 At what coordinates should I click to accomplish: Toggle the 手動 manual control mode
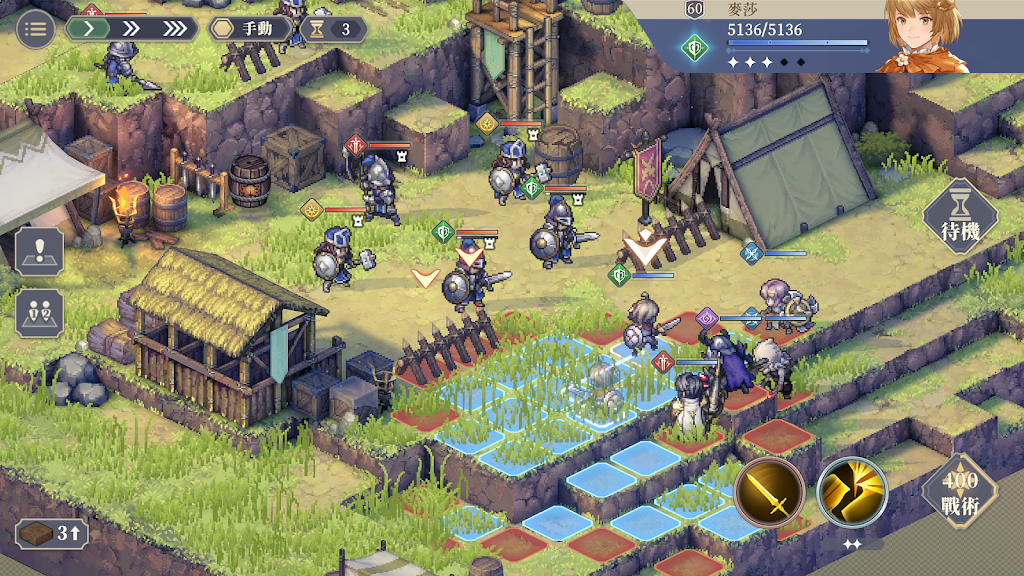click(x=251, y=29)
